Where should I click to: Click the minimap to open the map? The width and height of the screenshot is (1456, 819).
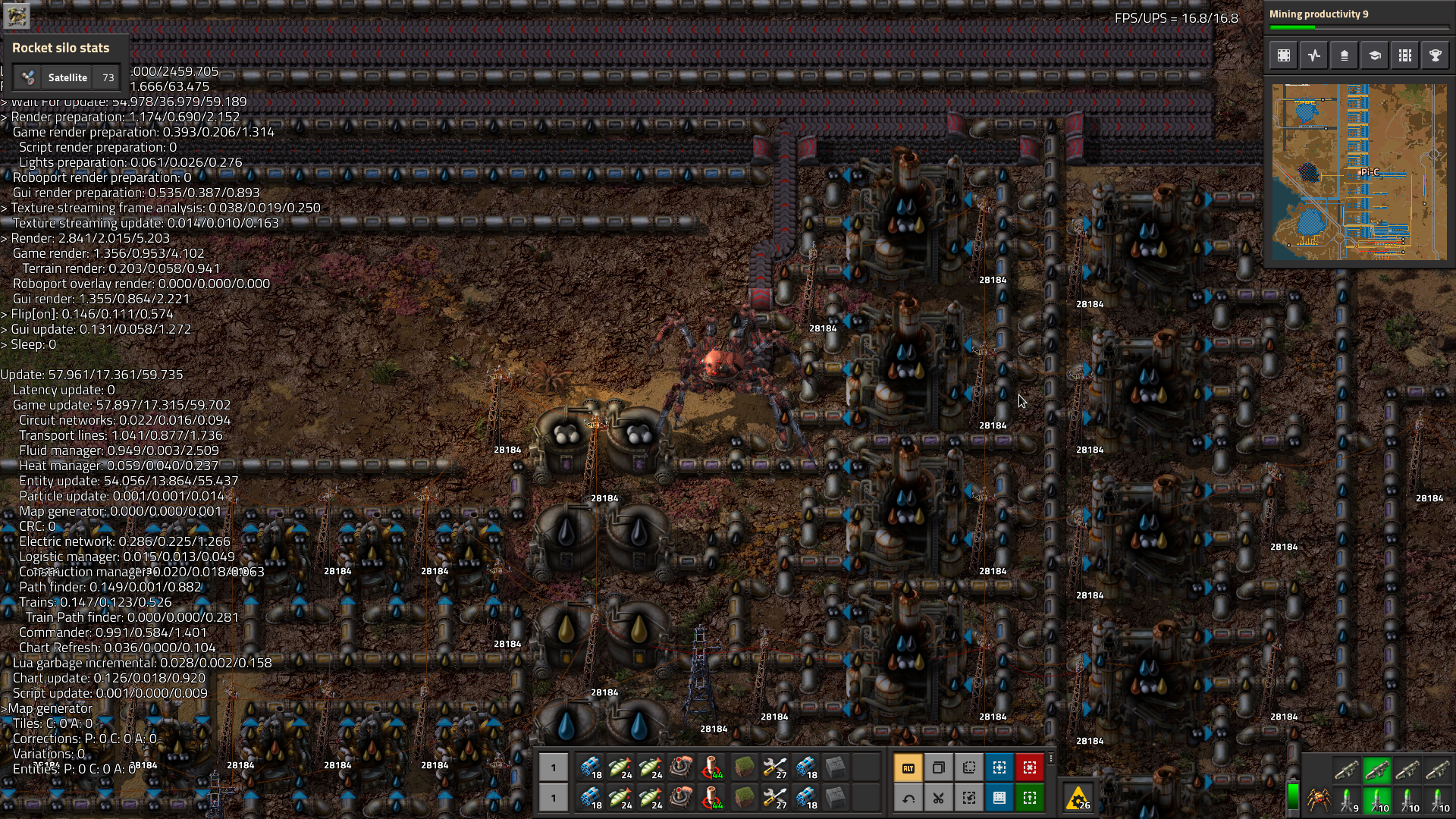1359,172
